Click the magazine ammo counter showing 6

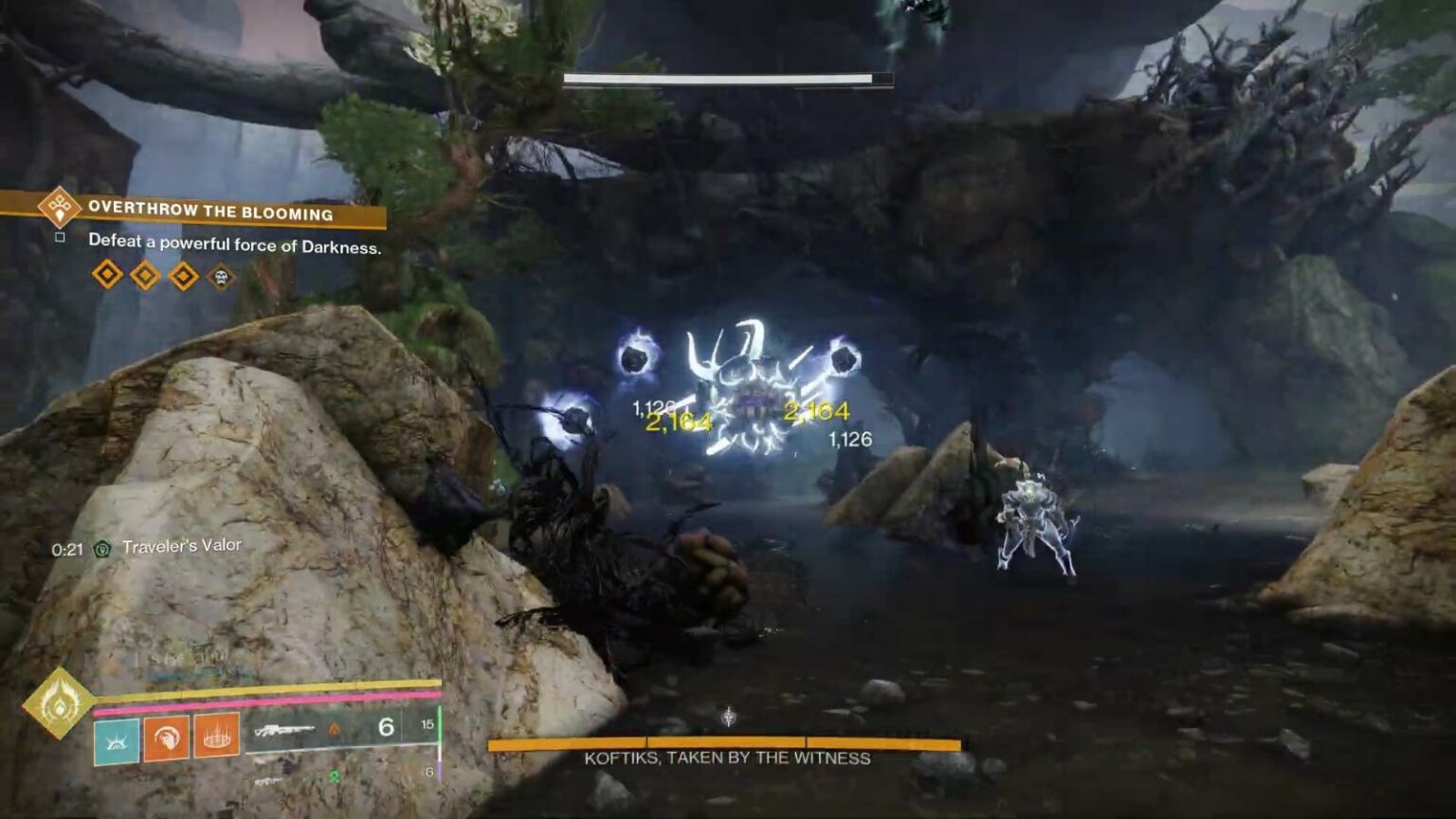click(384, 727)
